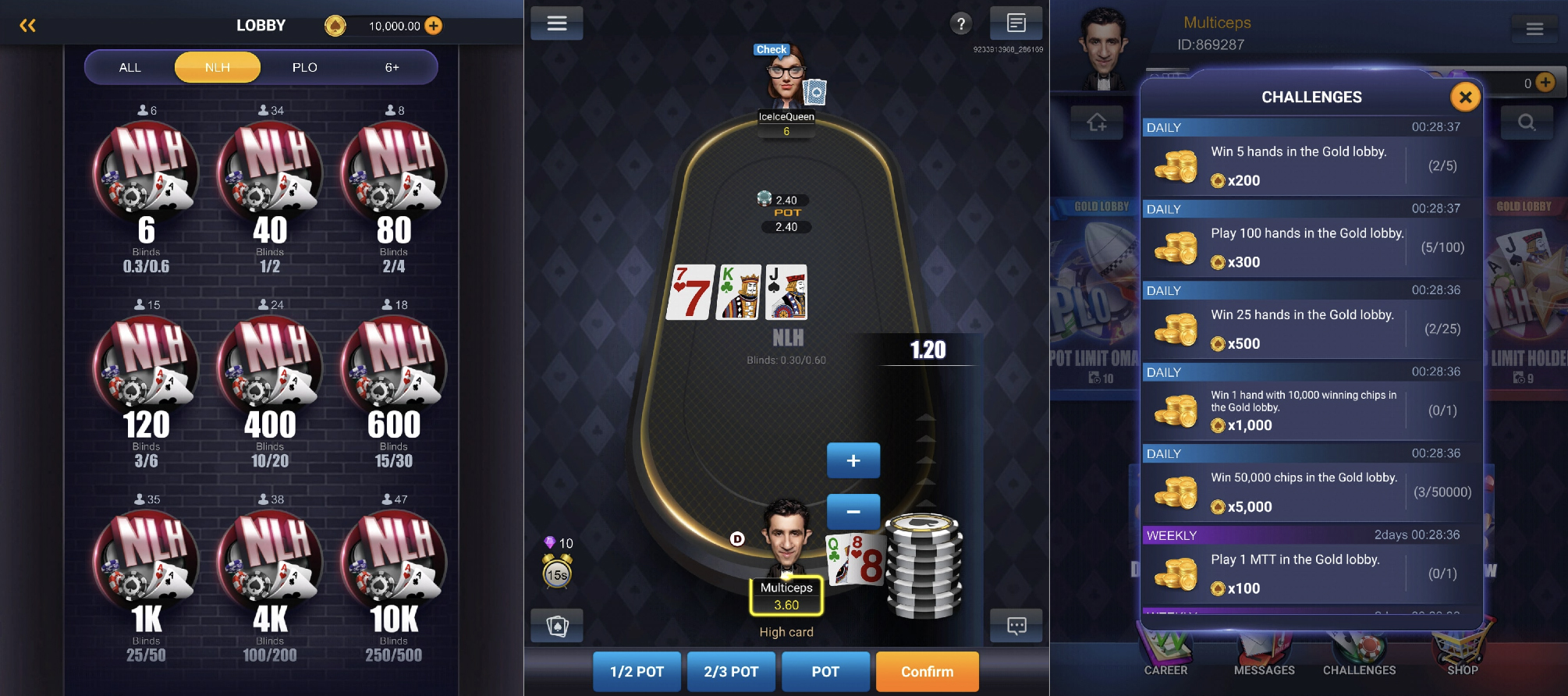1568x696 pixels.
Task: Go back using the double-arrow lobby button
Action: tap(27, 26)
